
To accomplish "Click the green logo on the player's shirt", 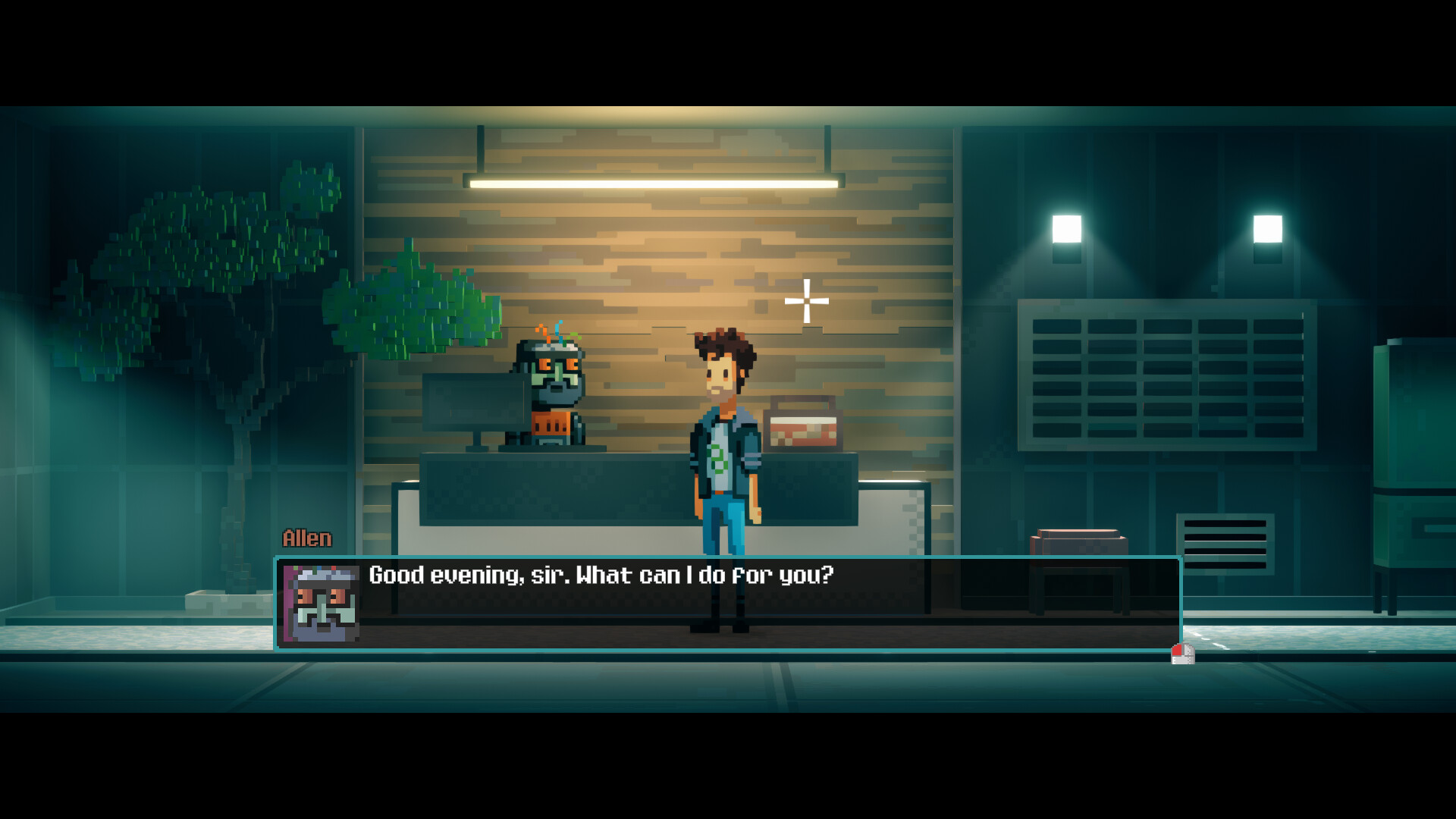I will click(x=720, y=455).
